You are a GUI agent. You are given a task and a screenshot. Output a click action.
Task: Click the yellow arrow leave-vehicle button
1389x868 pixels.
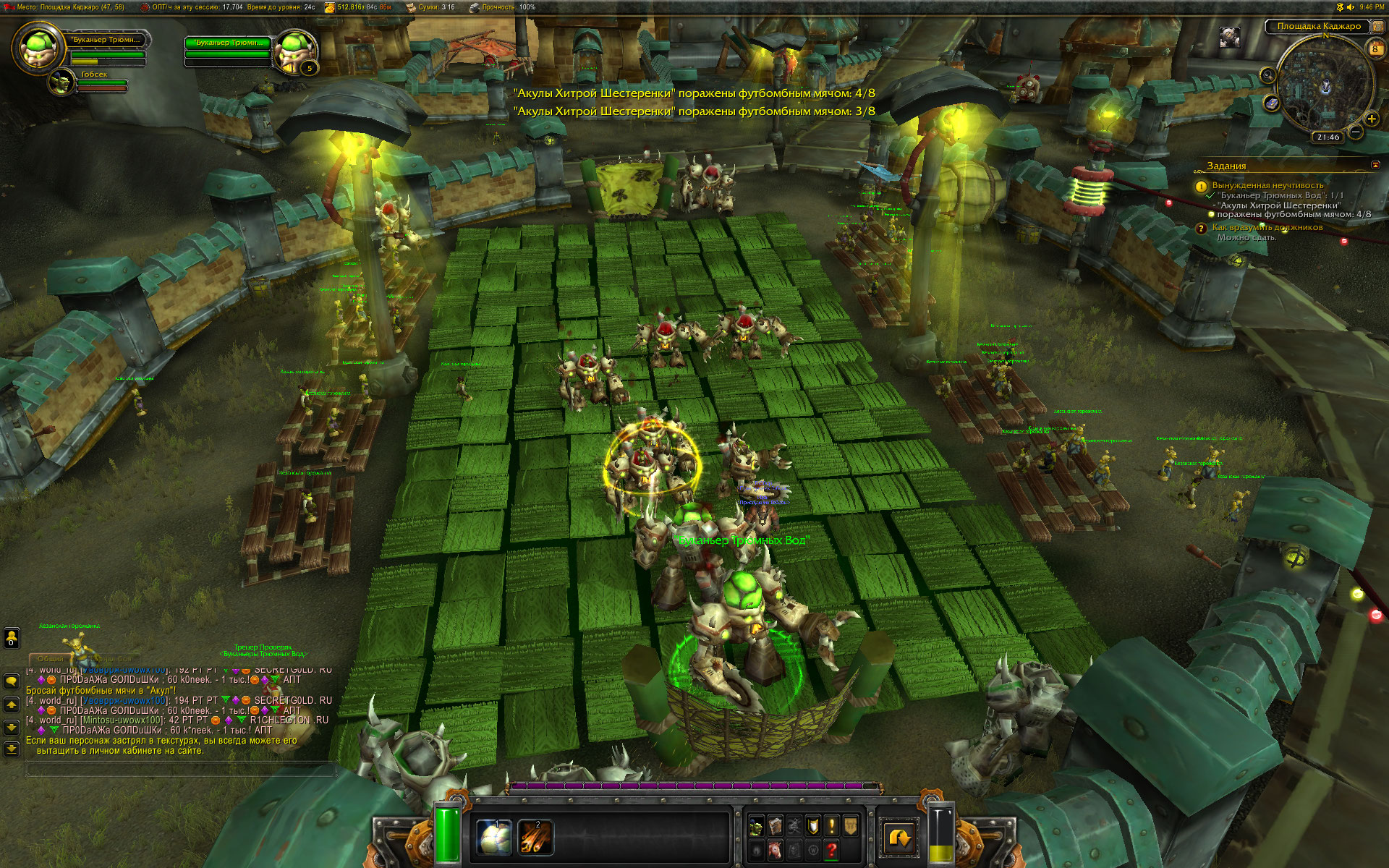coord(901,838)
